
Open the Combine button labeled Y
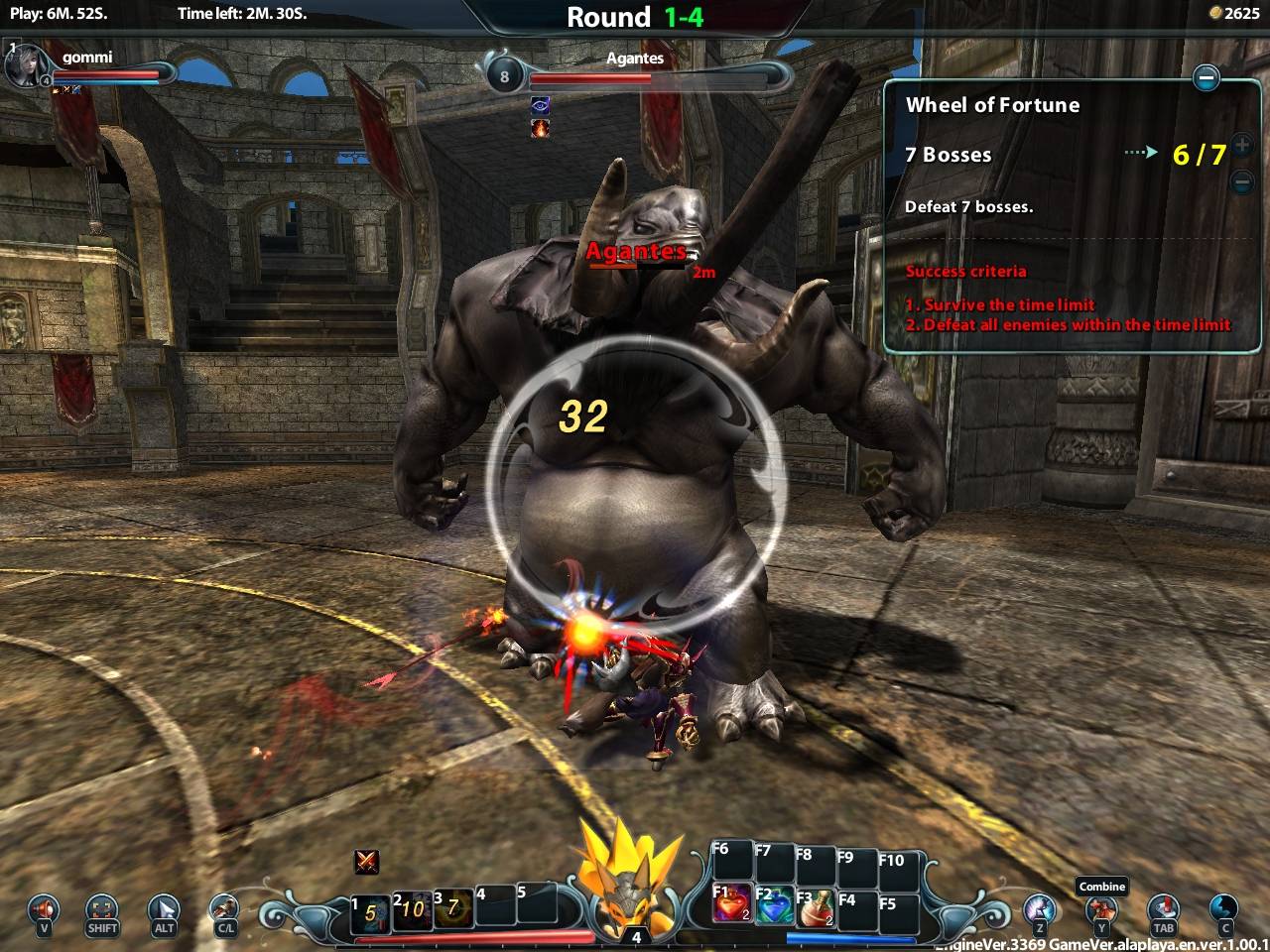[x=1101, y=908]
